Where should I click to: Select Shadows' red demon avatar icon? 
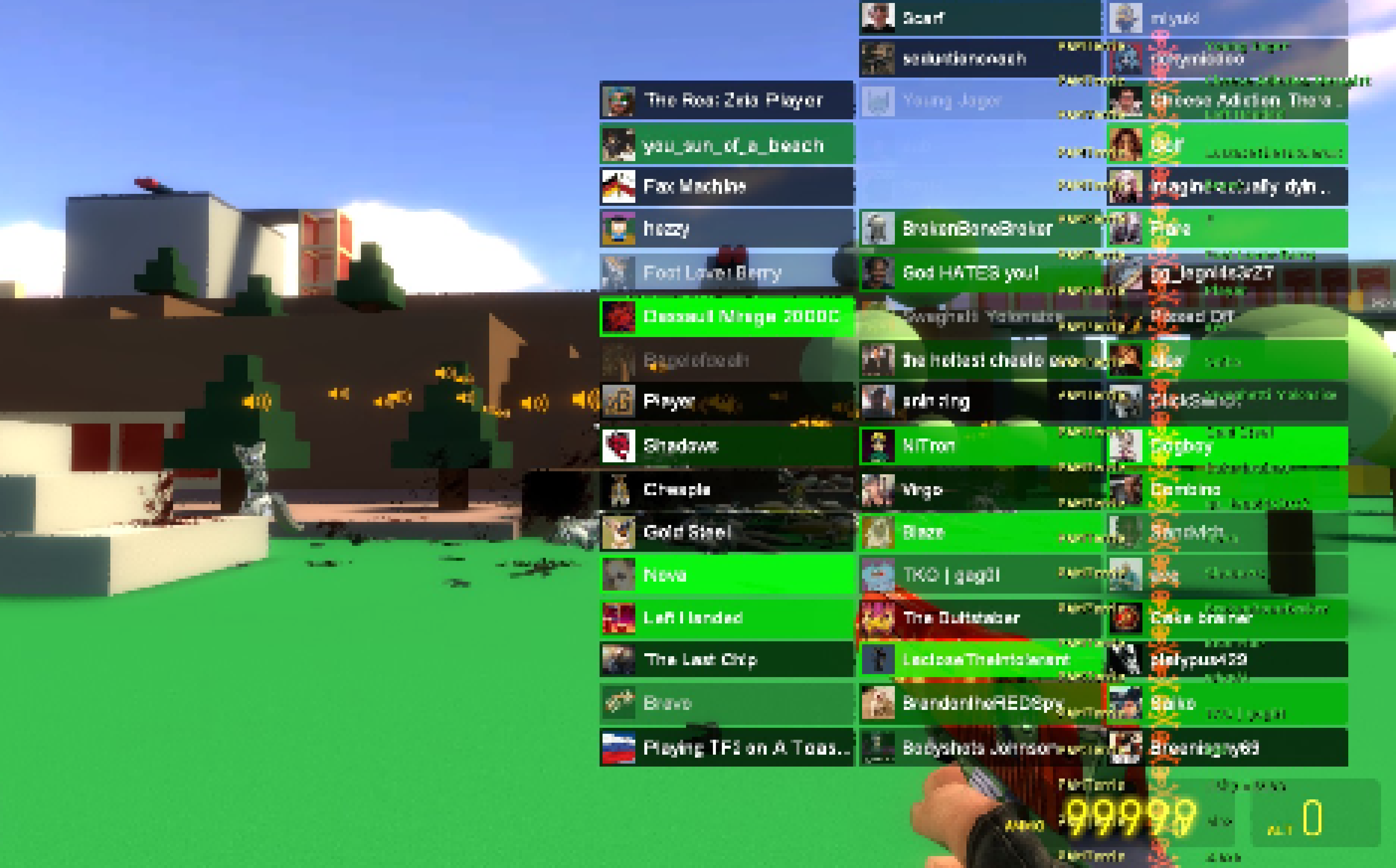618,445
